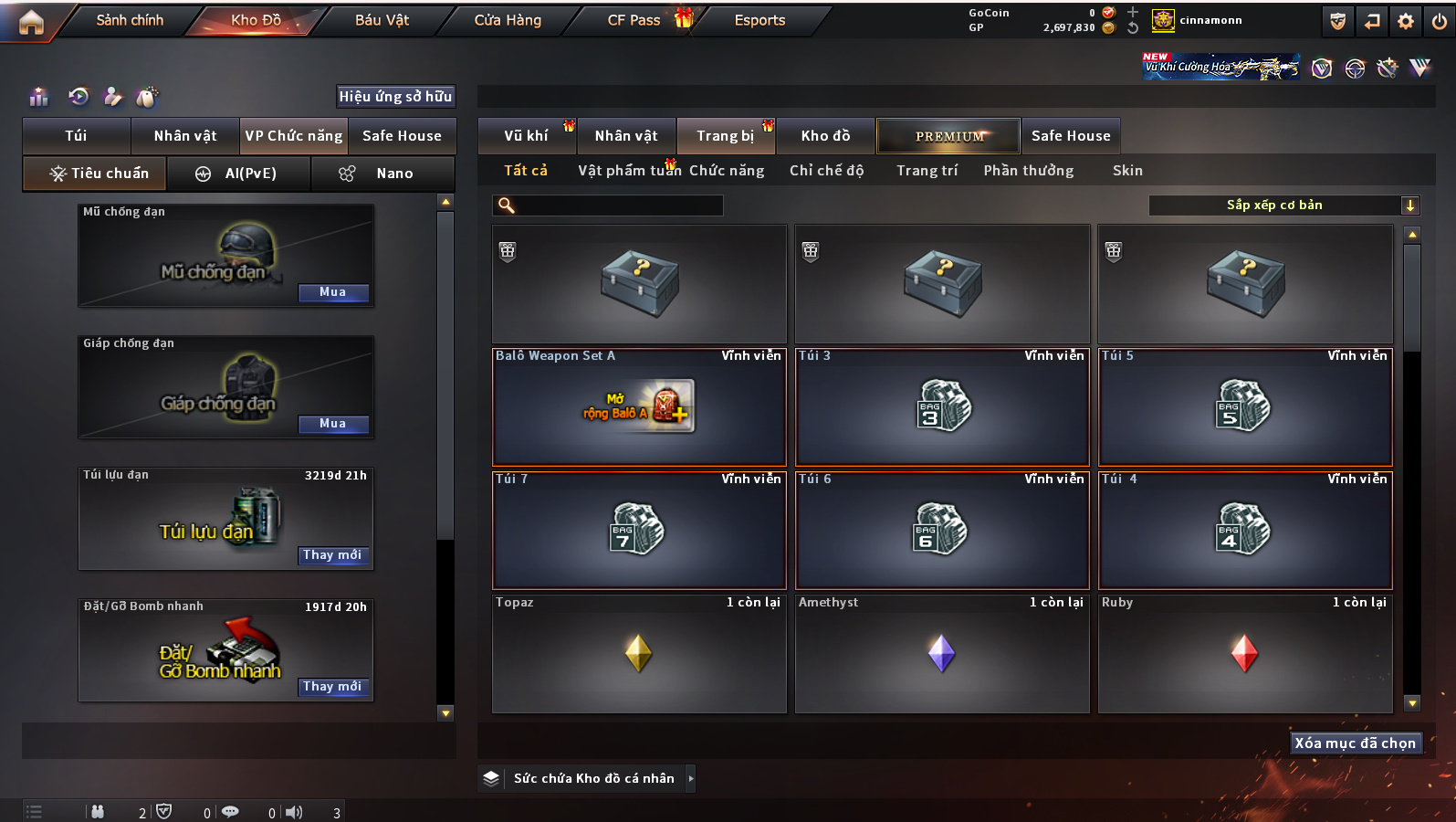1456x822 pixels.
Task: Filter by the Skin subcategory
Action: 1127,171
